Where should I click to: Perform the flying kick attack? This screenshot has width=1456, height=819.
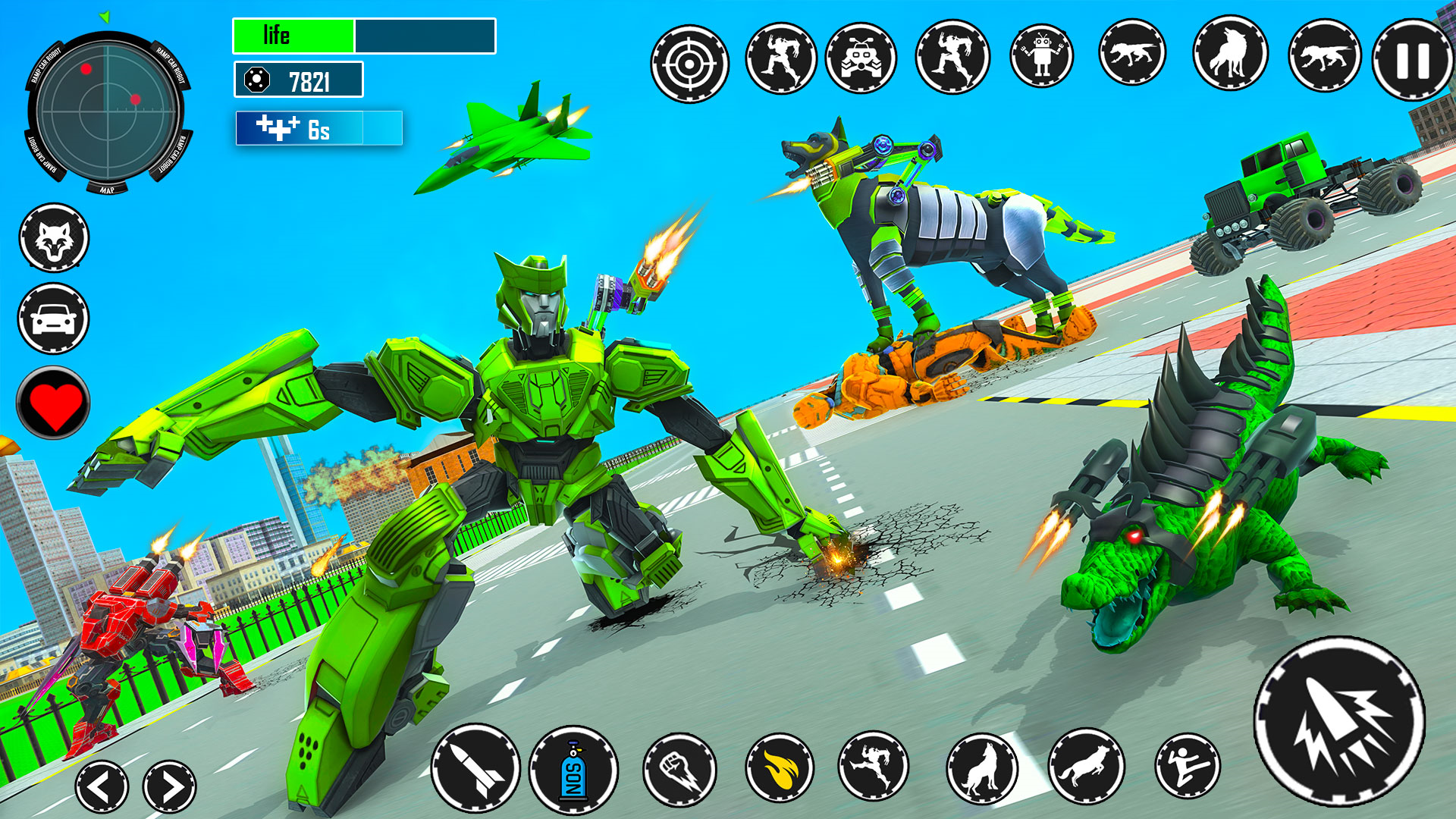click(1187, 766)
